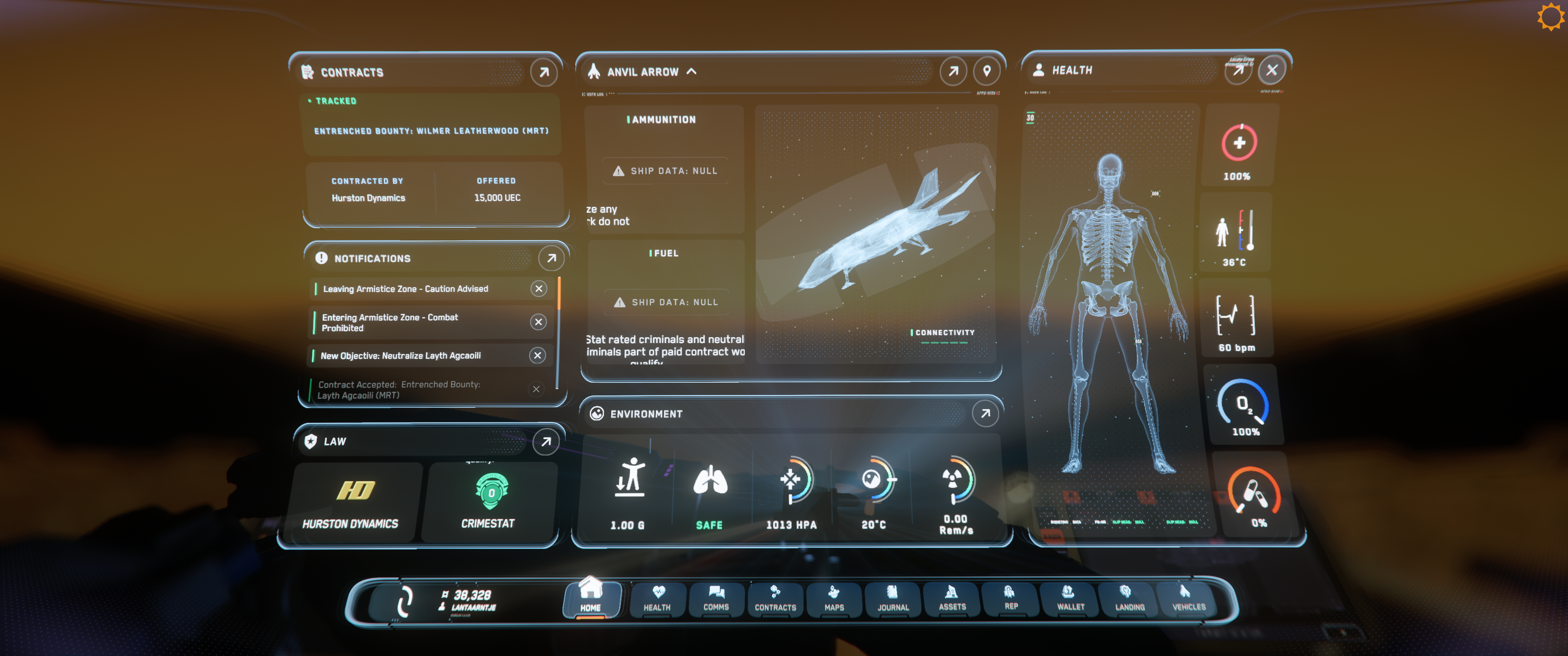Expand the Notifications panel

pos(551,258)
